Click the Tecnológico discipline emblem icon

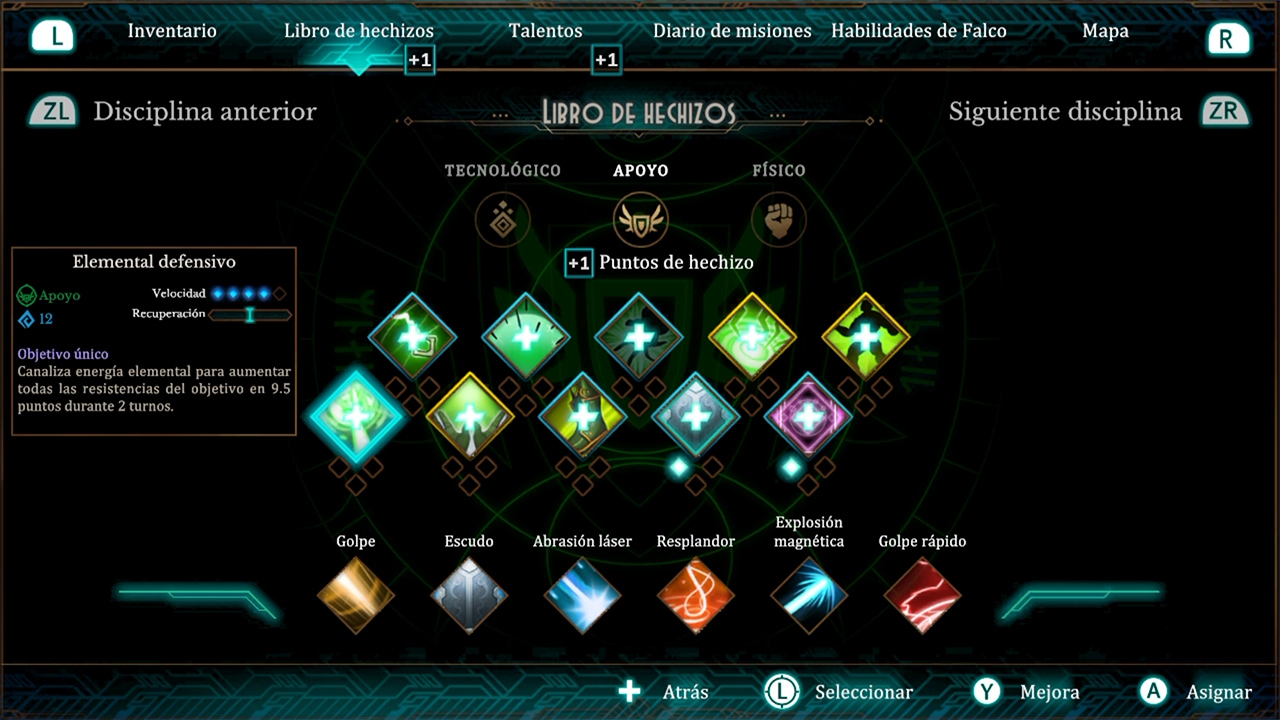point(502,220)
